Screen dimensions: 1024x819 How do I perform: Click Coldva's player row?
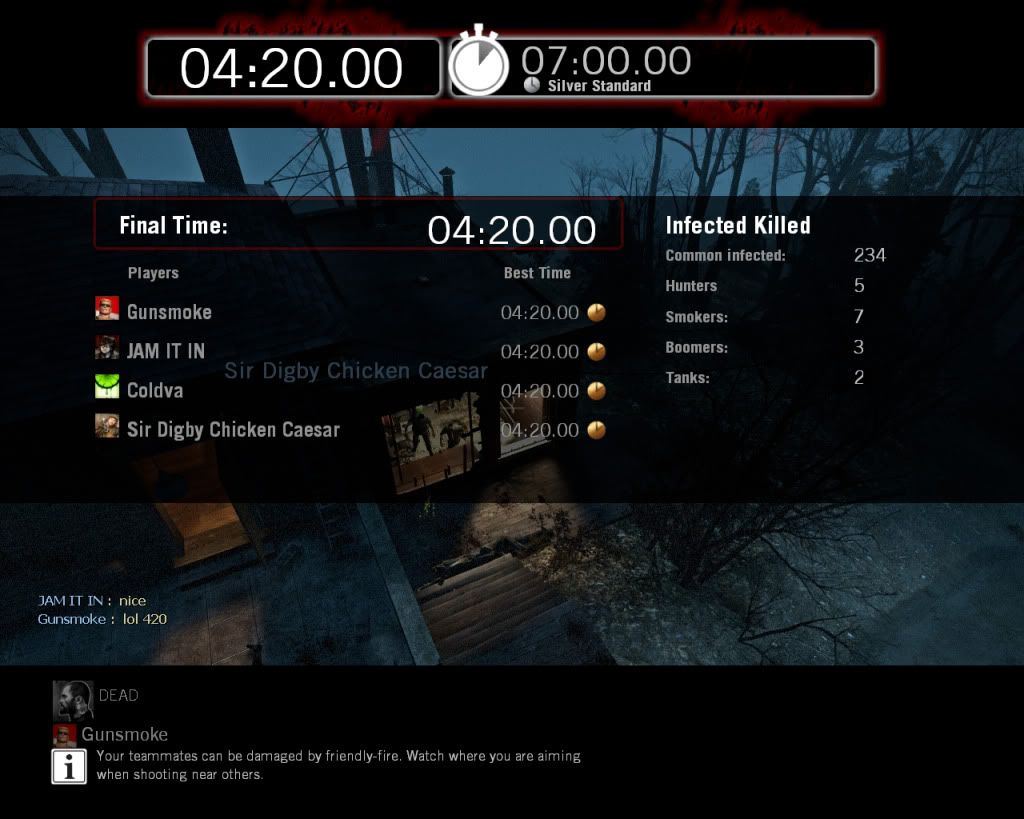pos(155,390)
